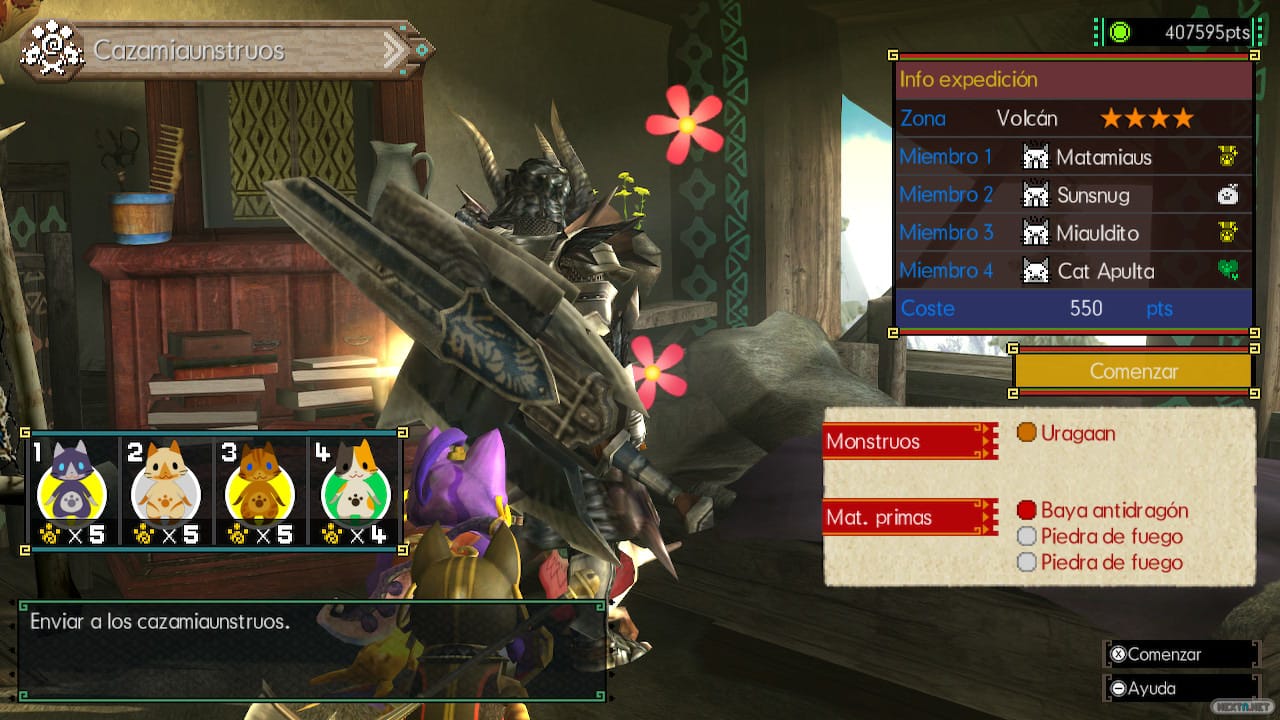1280x720 pixels.
Task: Choose Miembro 4 Cat Apulta
Action: [1072, 271]
